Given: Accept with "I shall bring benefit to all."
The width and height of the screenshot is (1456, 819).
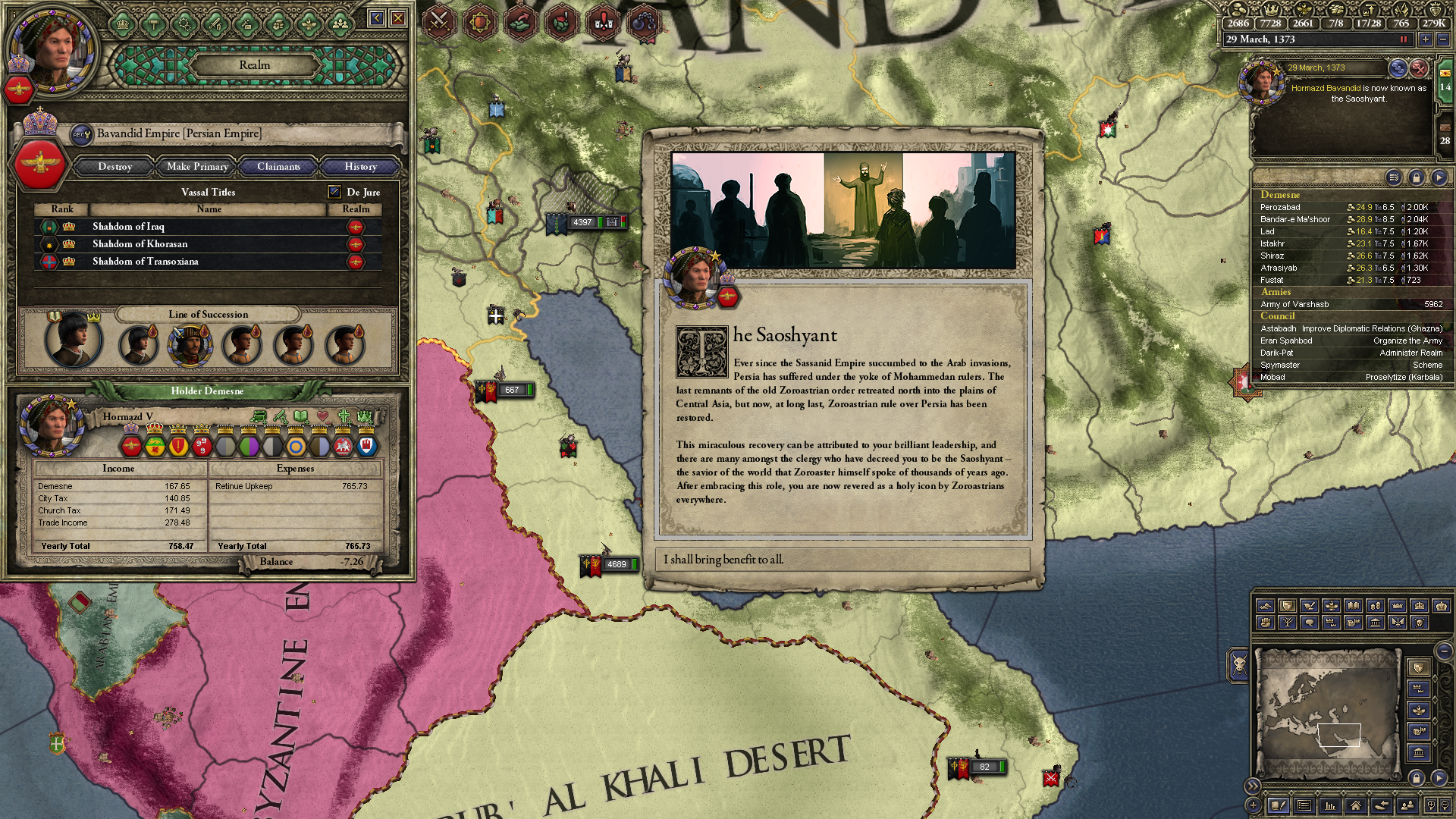Looking at the screenshot, I should tap(842, 560).
